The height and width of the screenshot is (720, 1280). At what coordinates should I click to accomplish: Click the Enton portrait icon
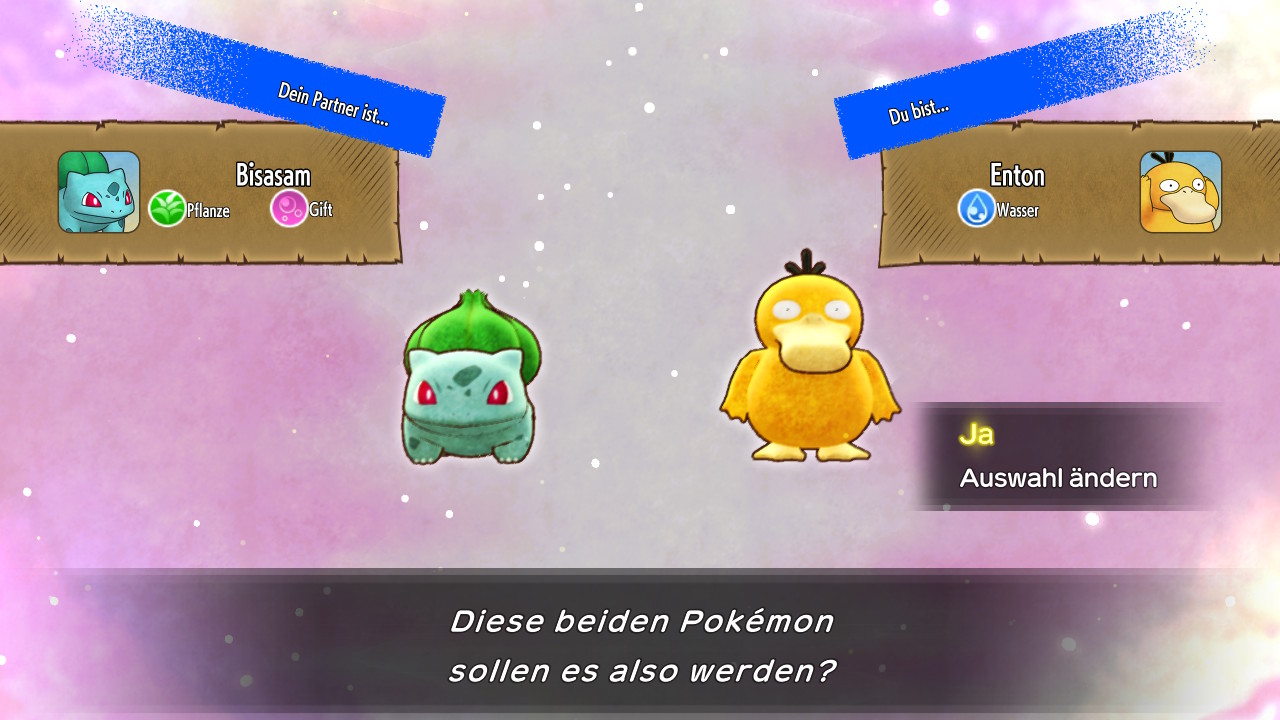click(1183, 191)
